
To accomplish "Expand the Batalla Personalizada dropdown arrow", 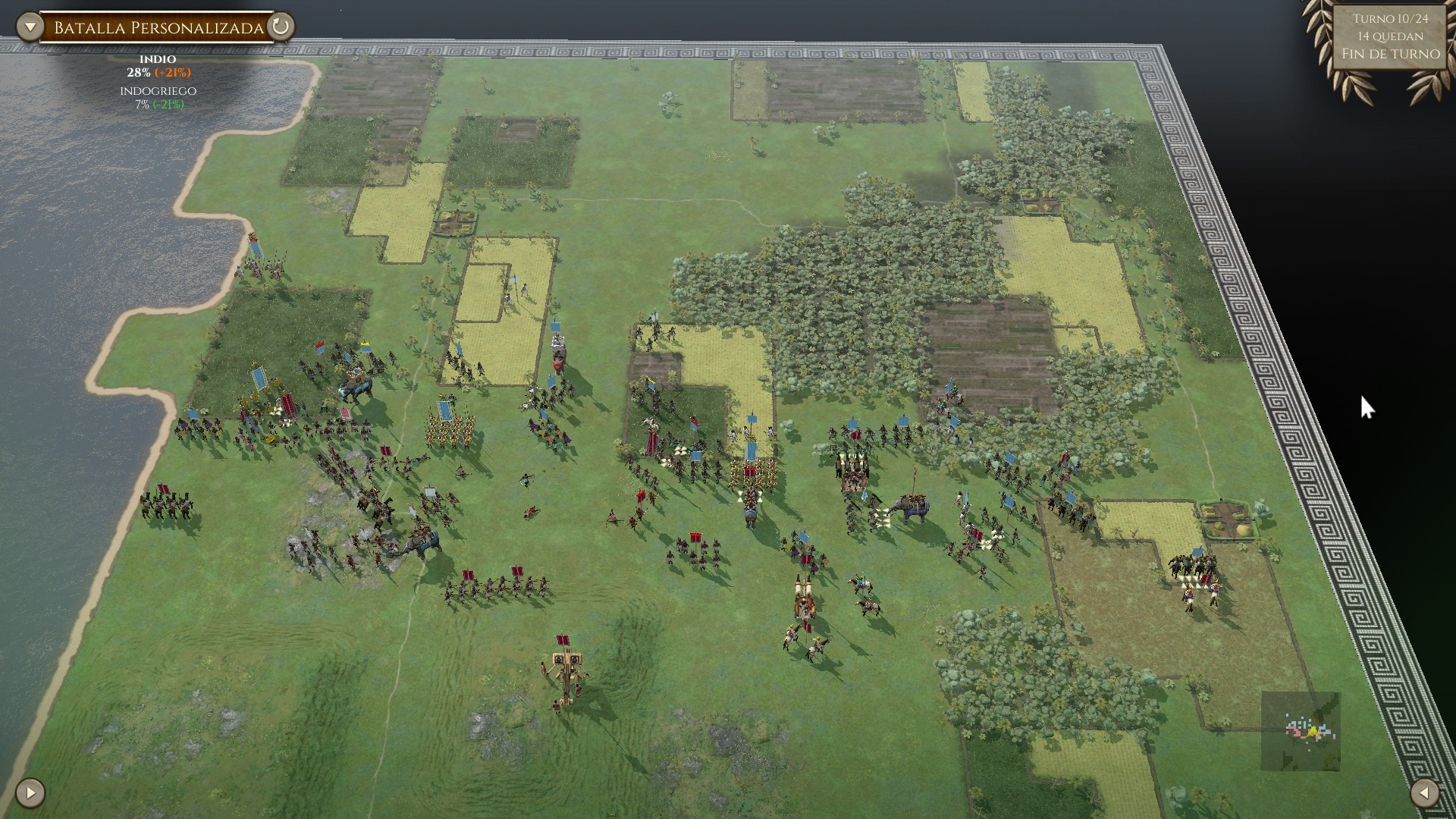I will click(x=29, y=25).
